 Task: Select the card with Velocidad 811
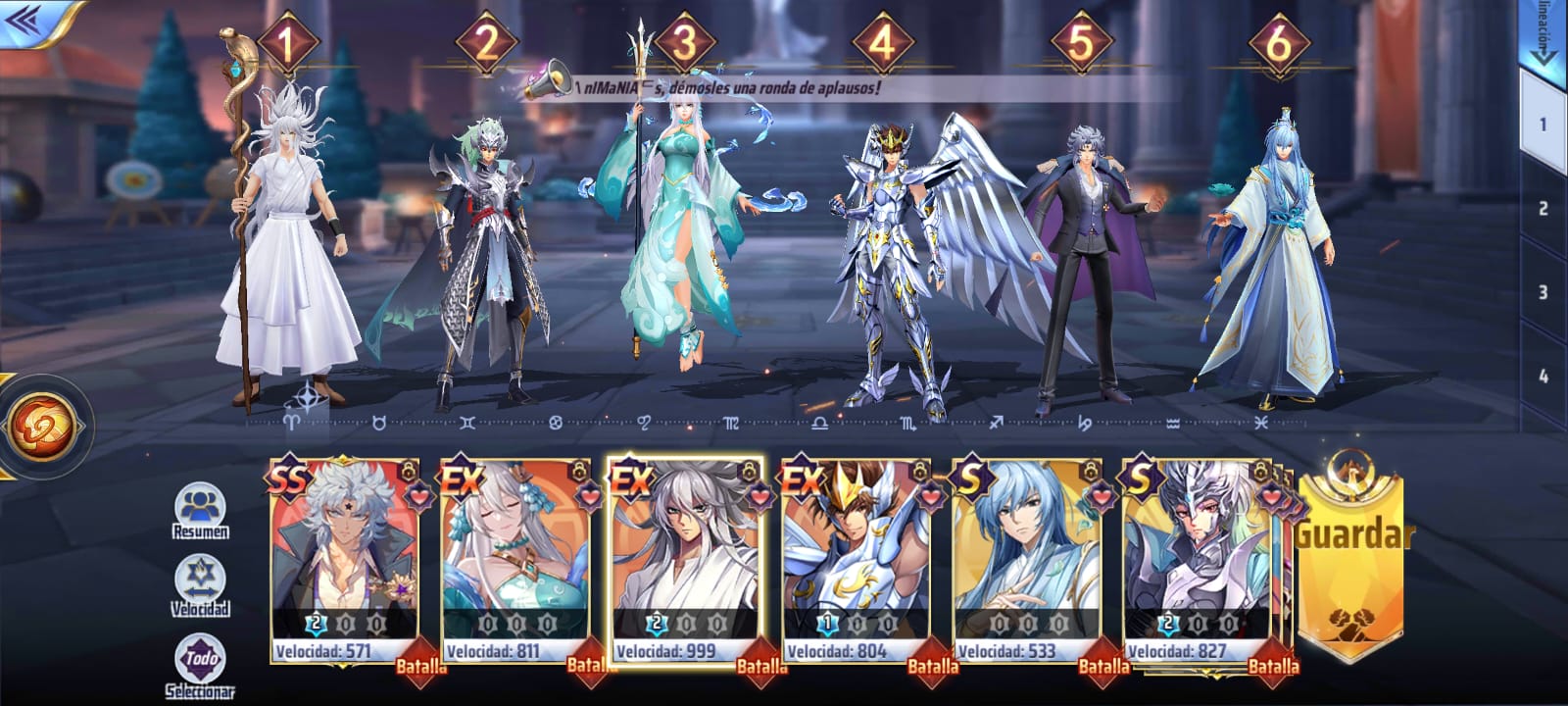515,559
